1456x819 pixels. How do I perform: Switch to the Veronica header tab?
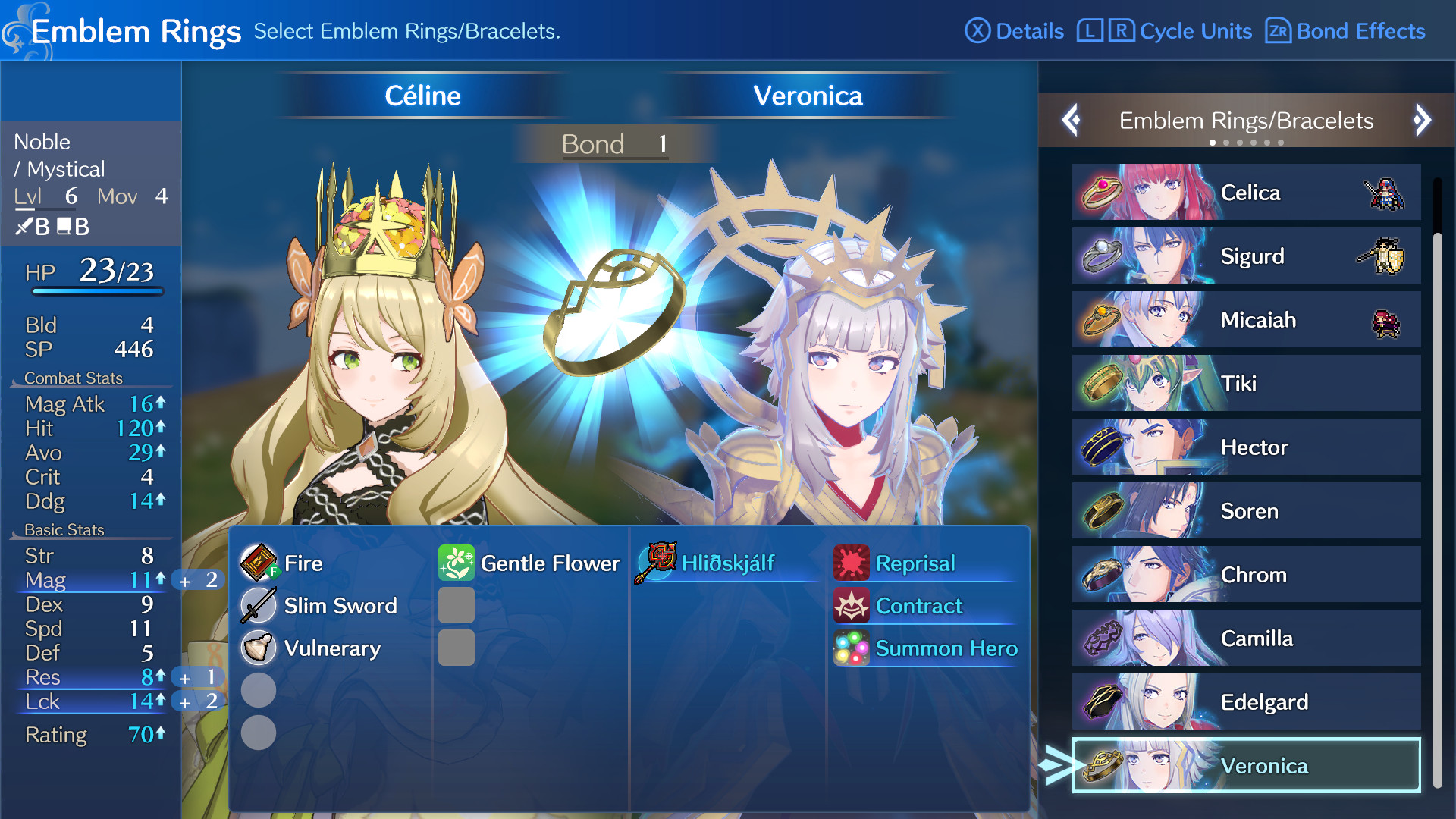pyautogui.click(x=806, y=96)
